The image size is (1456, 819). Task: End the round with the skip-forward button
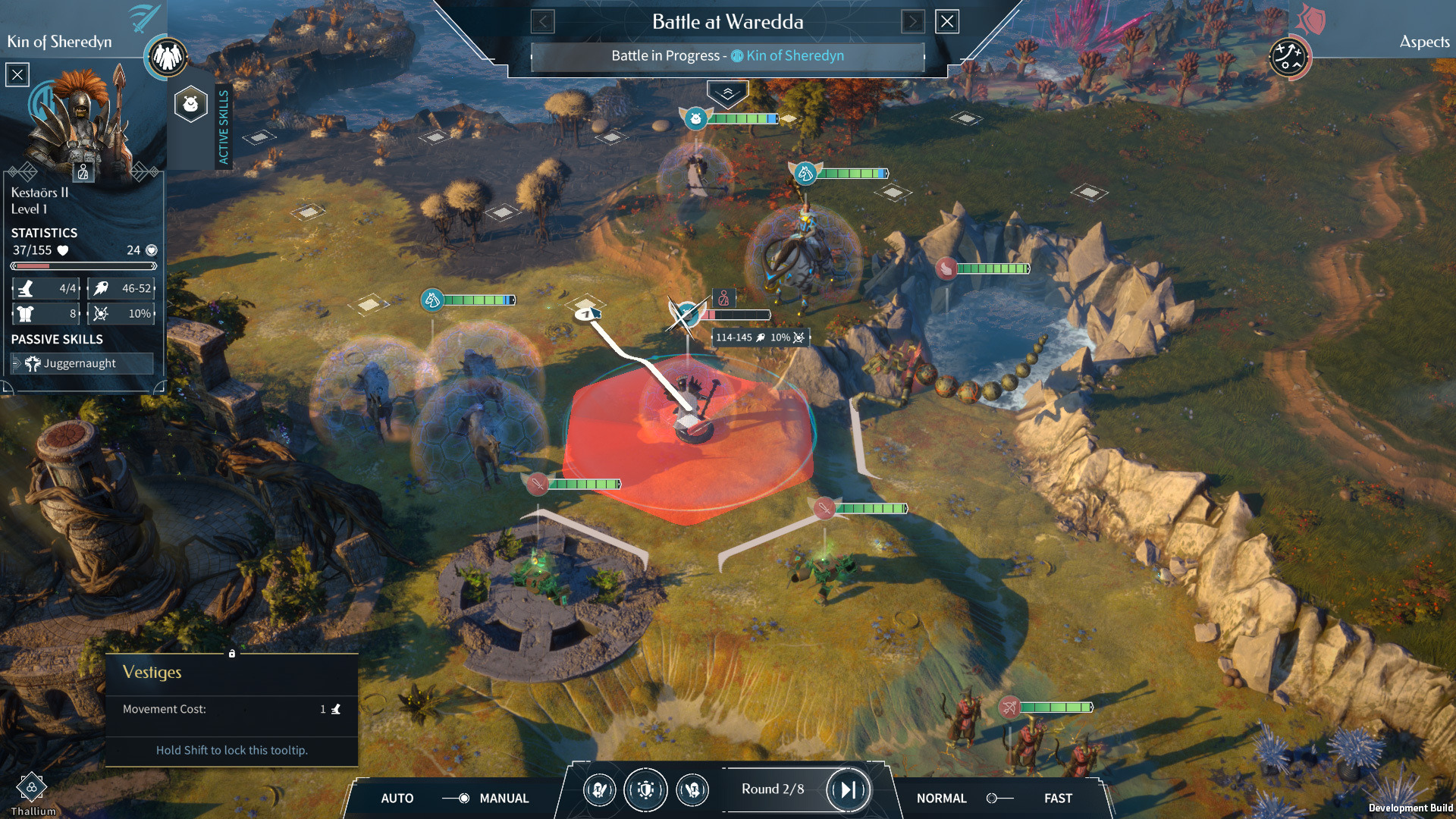click(848, 790)
